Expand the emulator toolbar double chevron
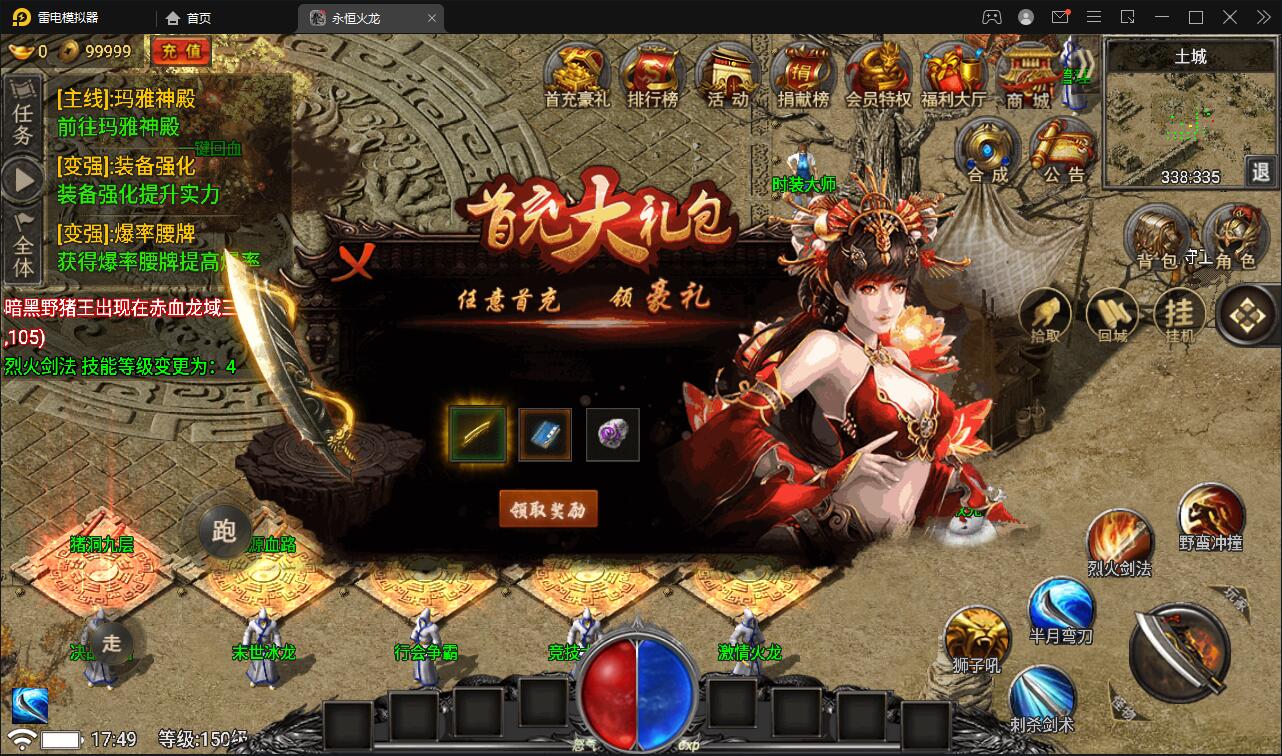 tap(1264, 17)
